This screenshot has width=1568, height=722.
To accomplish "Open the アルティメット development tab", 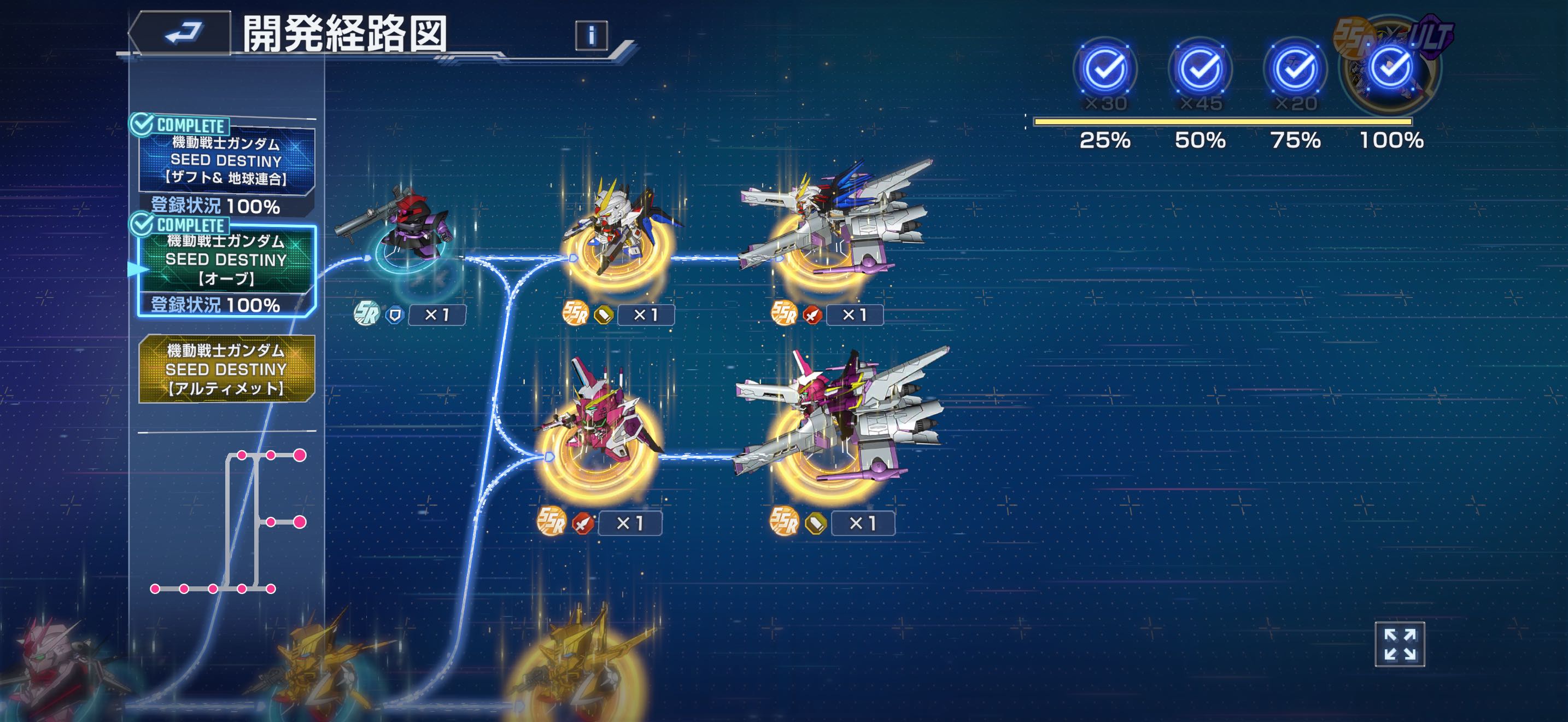I will pyautogui.click(x=226, y=369).
